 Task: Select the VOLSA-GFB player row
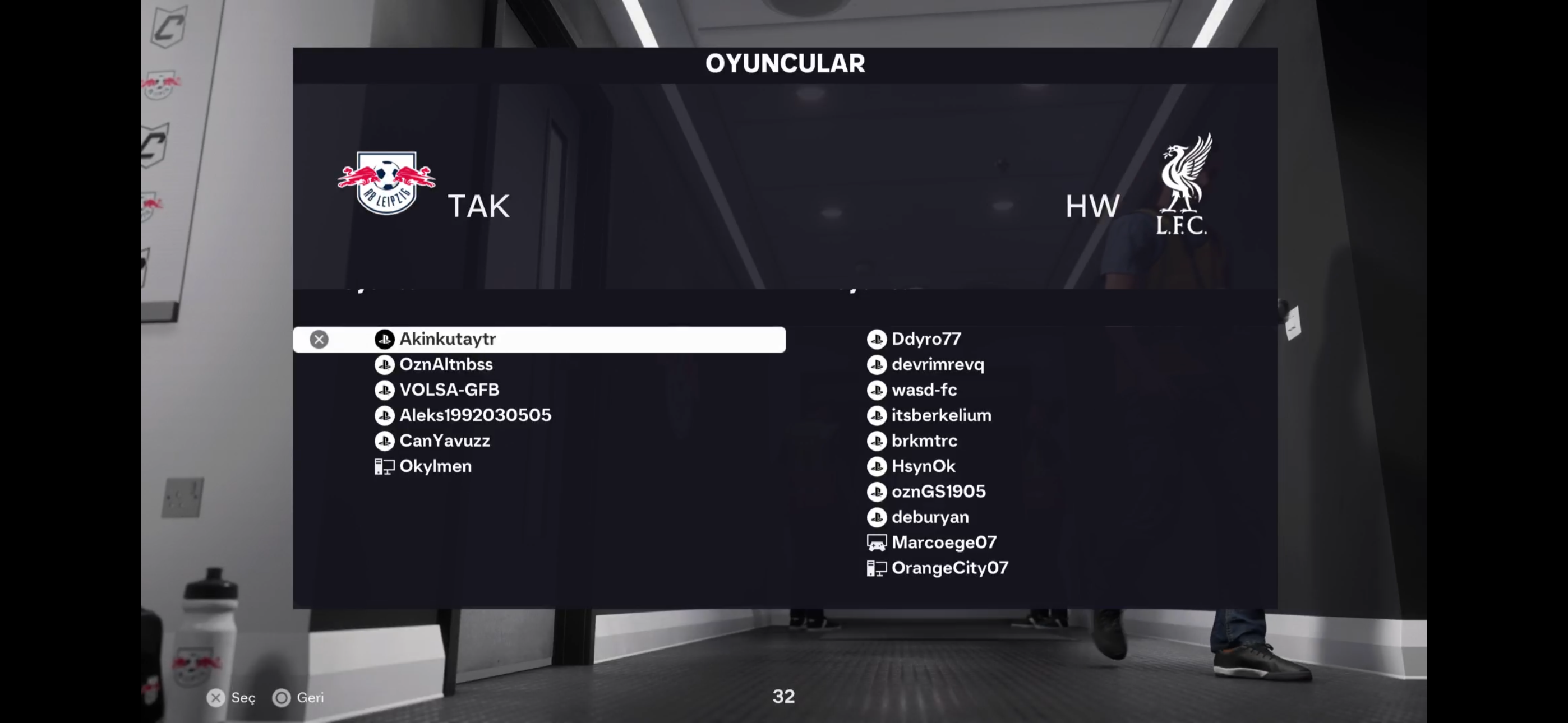tap(449, 390)
